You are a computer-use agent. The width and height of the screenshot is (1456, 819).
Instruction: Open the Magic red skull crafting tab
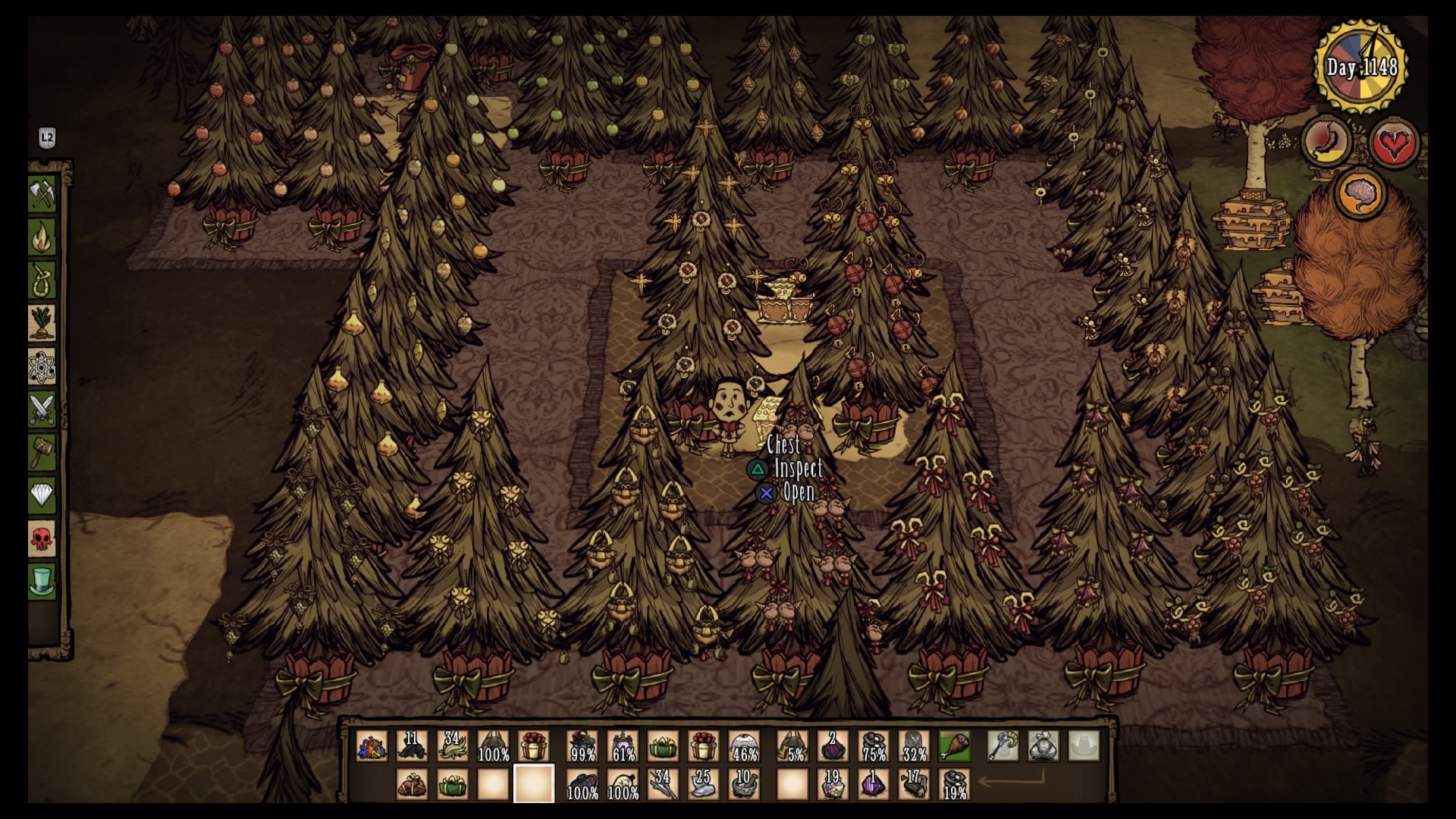tap(42, 538)
